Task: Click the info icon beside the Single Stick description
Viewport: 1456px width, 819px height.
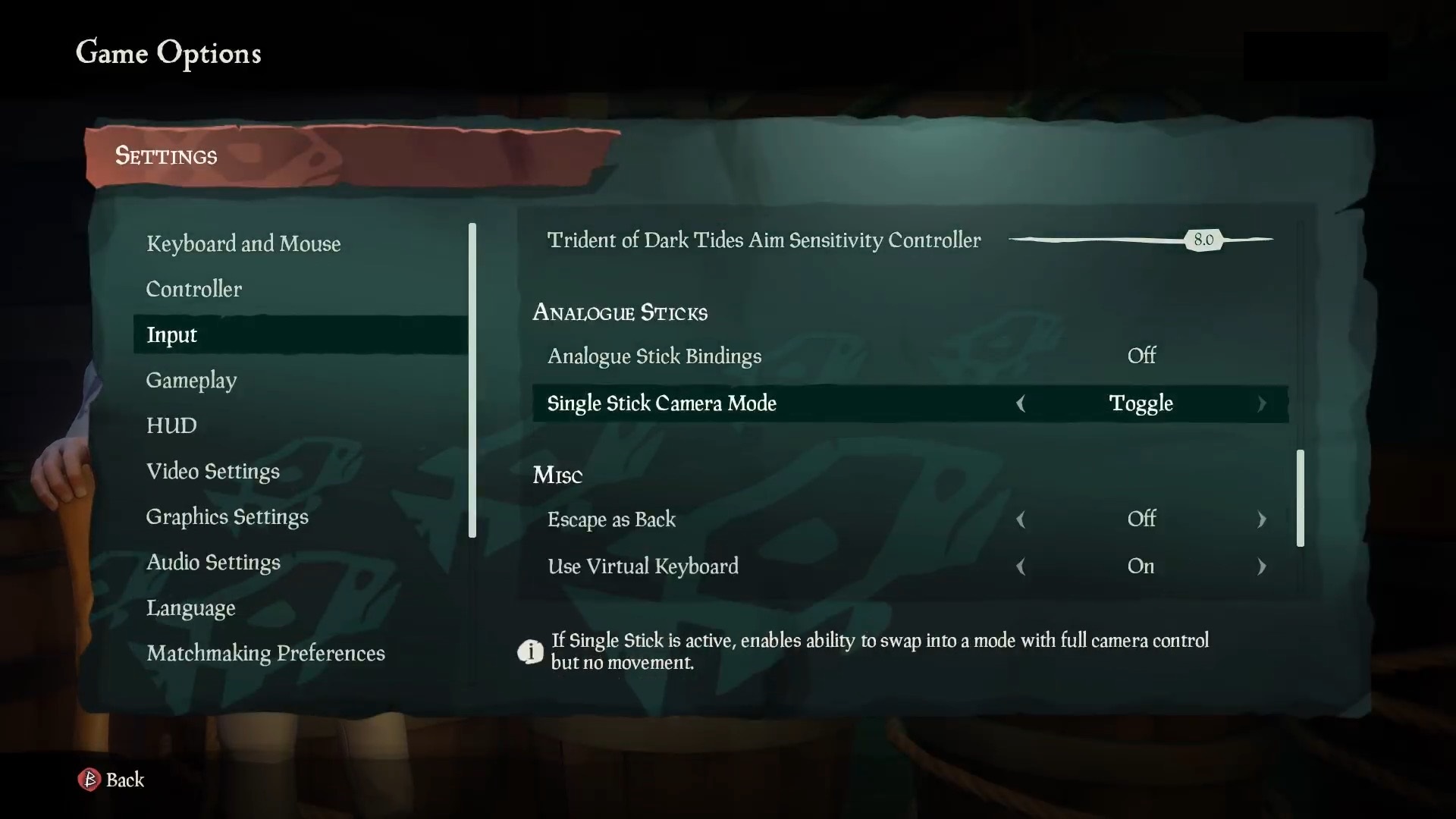Action: (x=531, y=651)
